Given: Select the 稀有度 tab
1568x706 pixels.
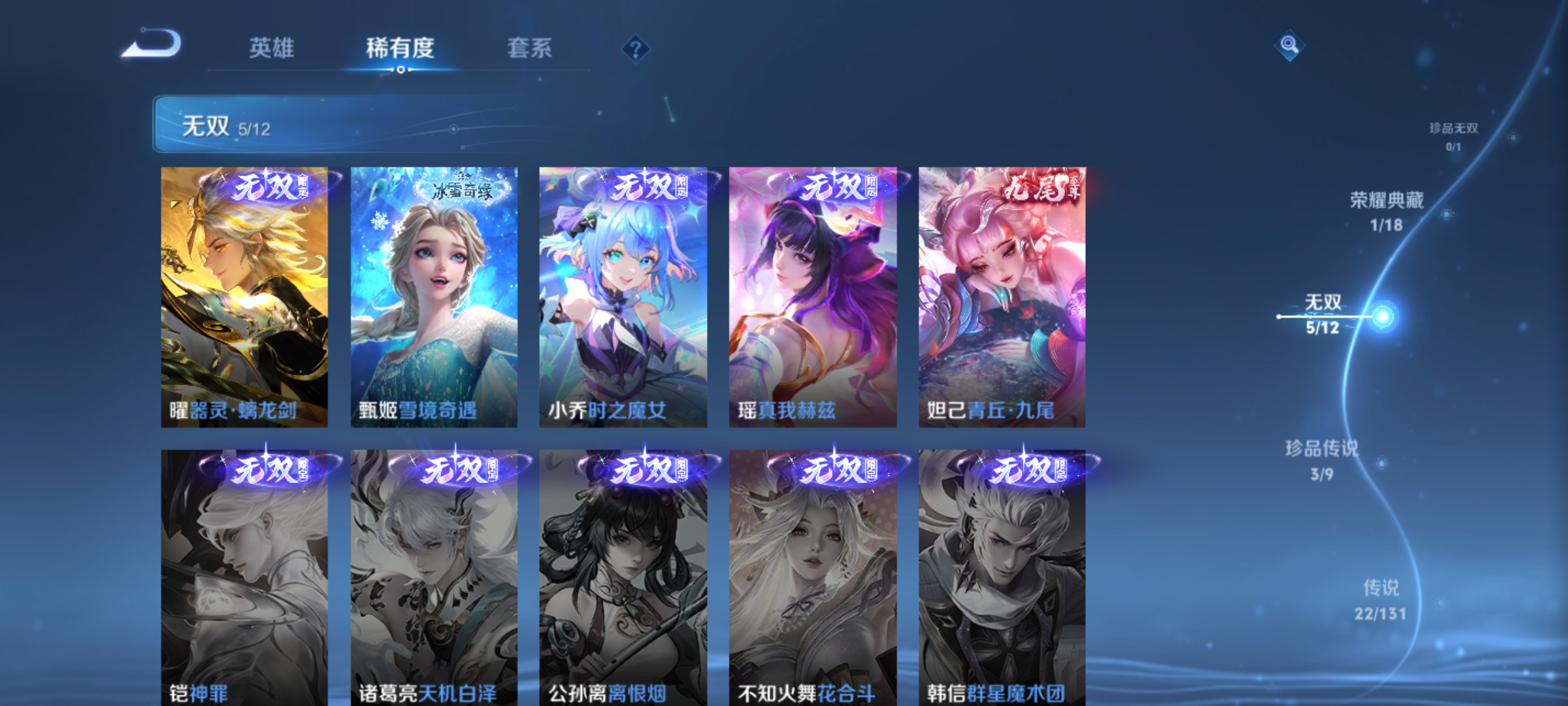Looking at the screenshot, I should (x=400, y=48).
